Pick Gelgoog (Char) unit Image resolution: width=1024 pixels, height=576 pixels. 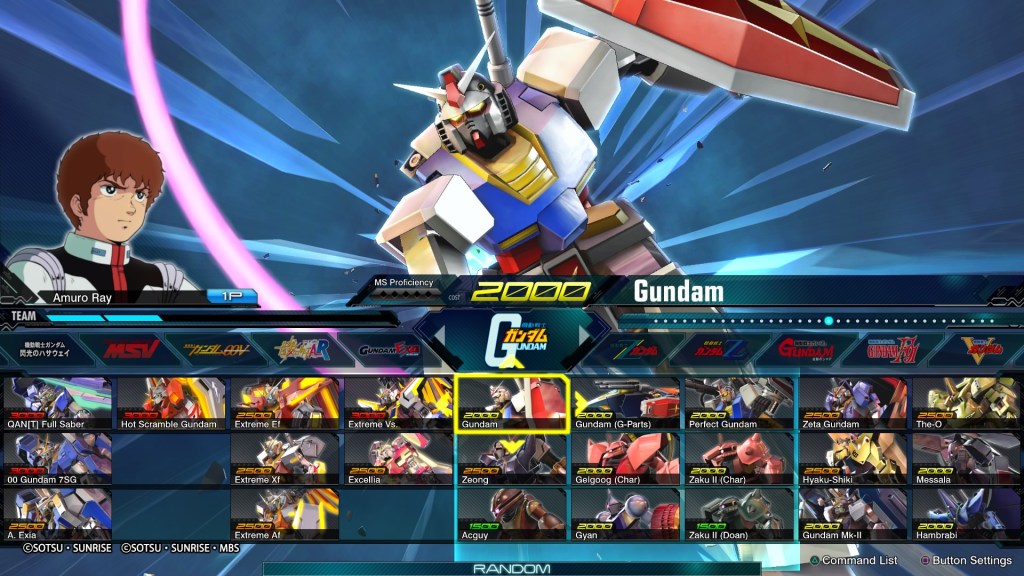coord(626,458)
